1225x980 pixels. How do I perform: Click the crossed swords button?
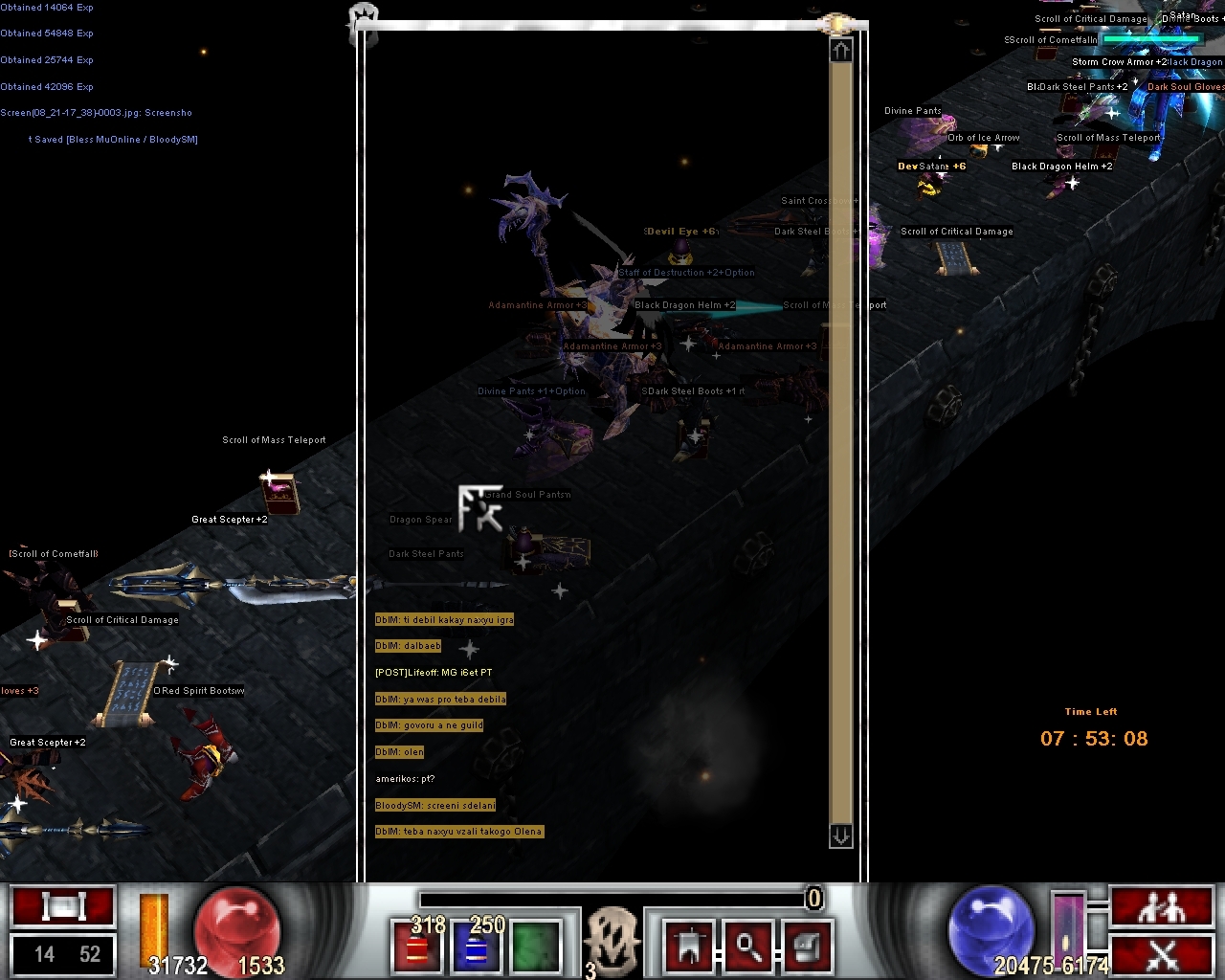[1162, 954]
